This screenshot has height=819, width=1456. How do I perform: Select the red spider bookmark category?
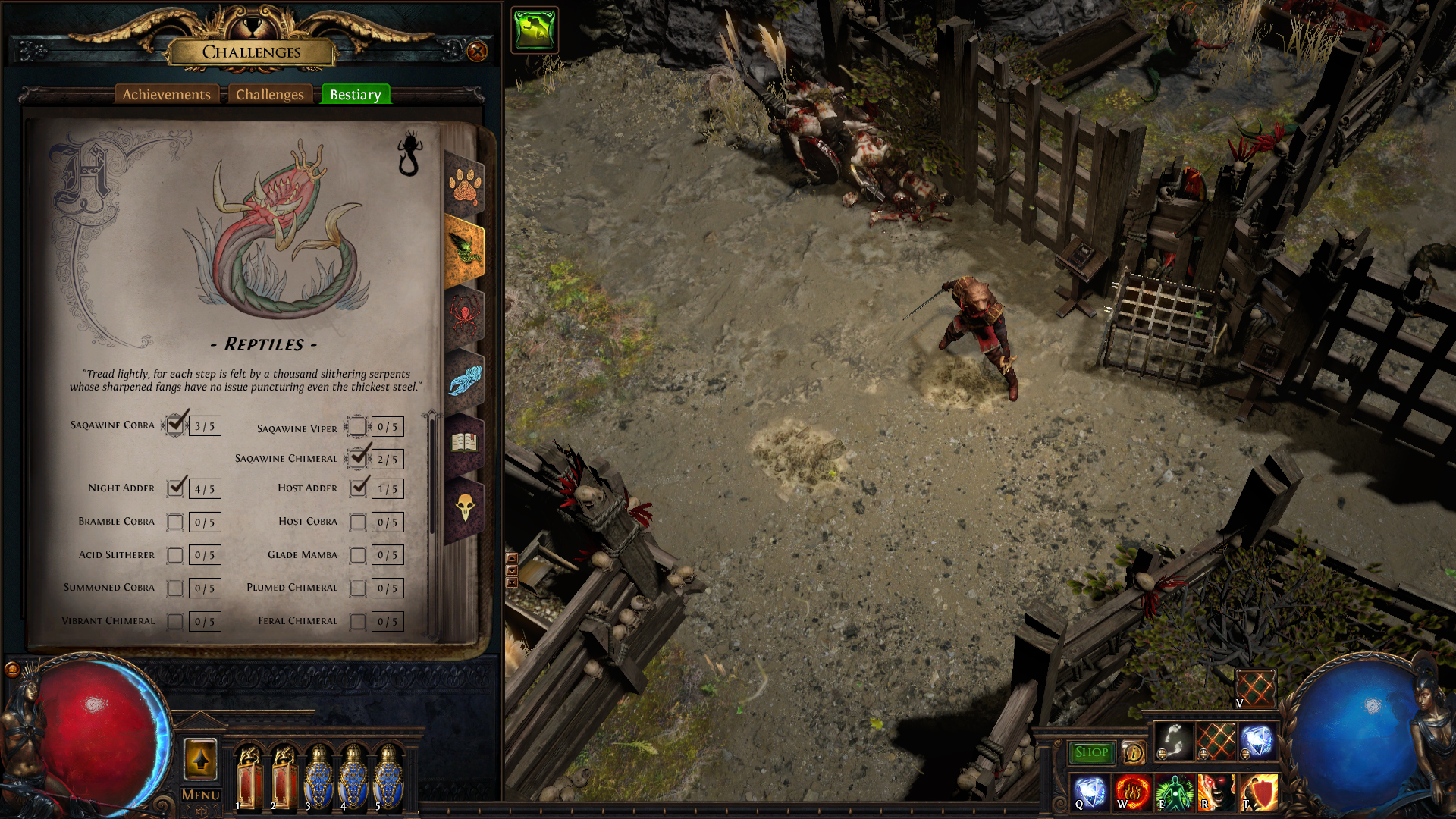coord(464,315)
